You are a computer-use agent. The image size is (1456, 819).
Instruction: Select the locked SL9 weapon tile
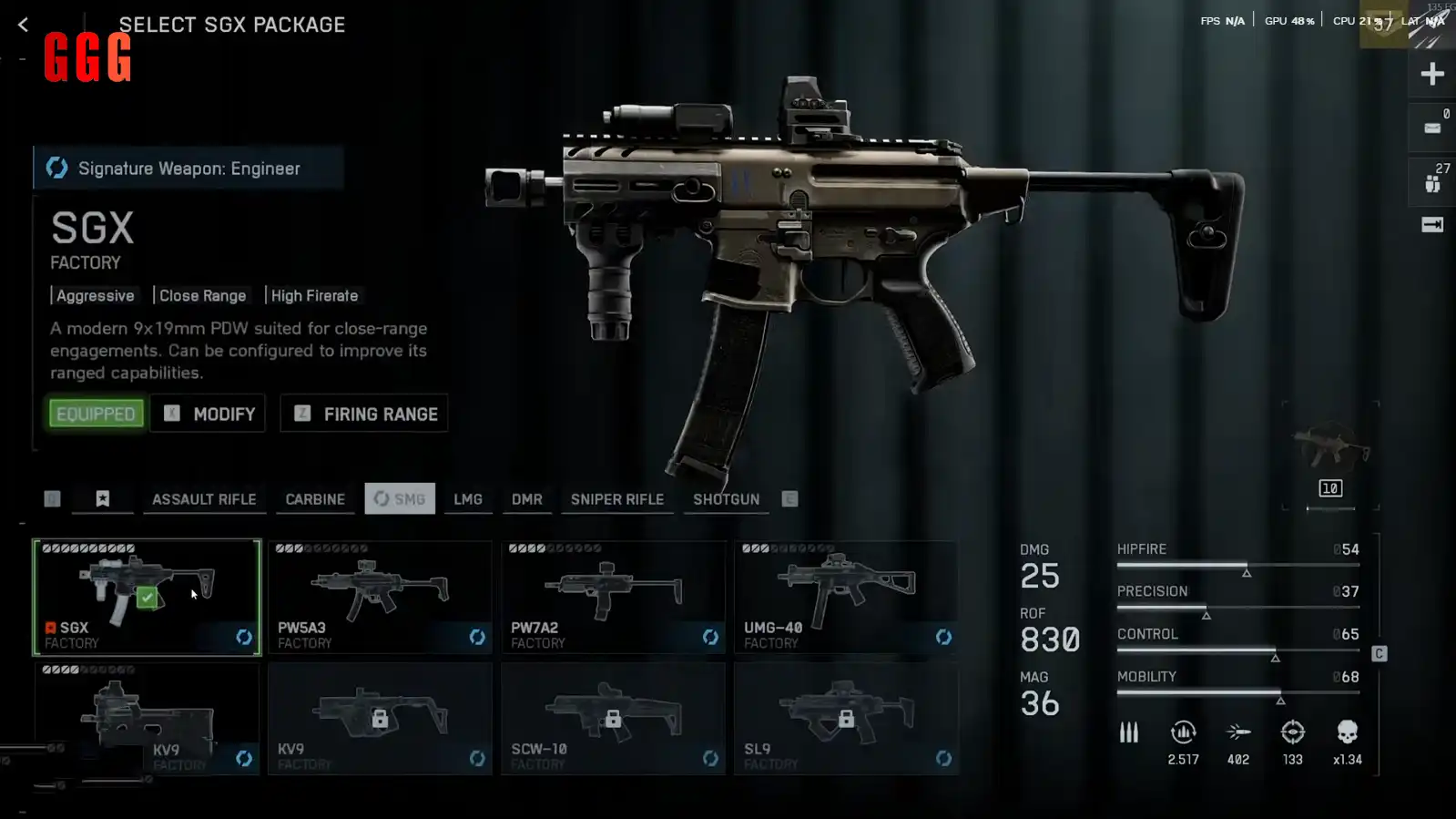click(x=846, y=719)
